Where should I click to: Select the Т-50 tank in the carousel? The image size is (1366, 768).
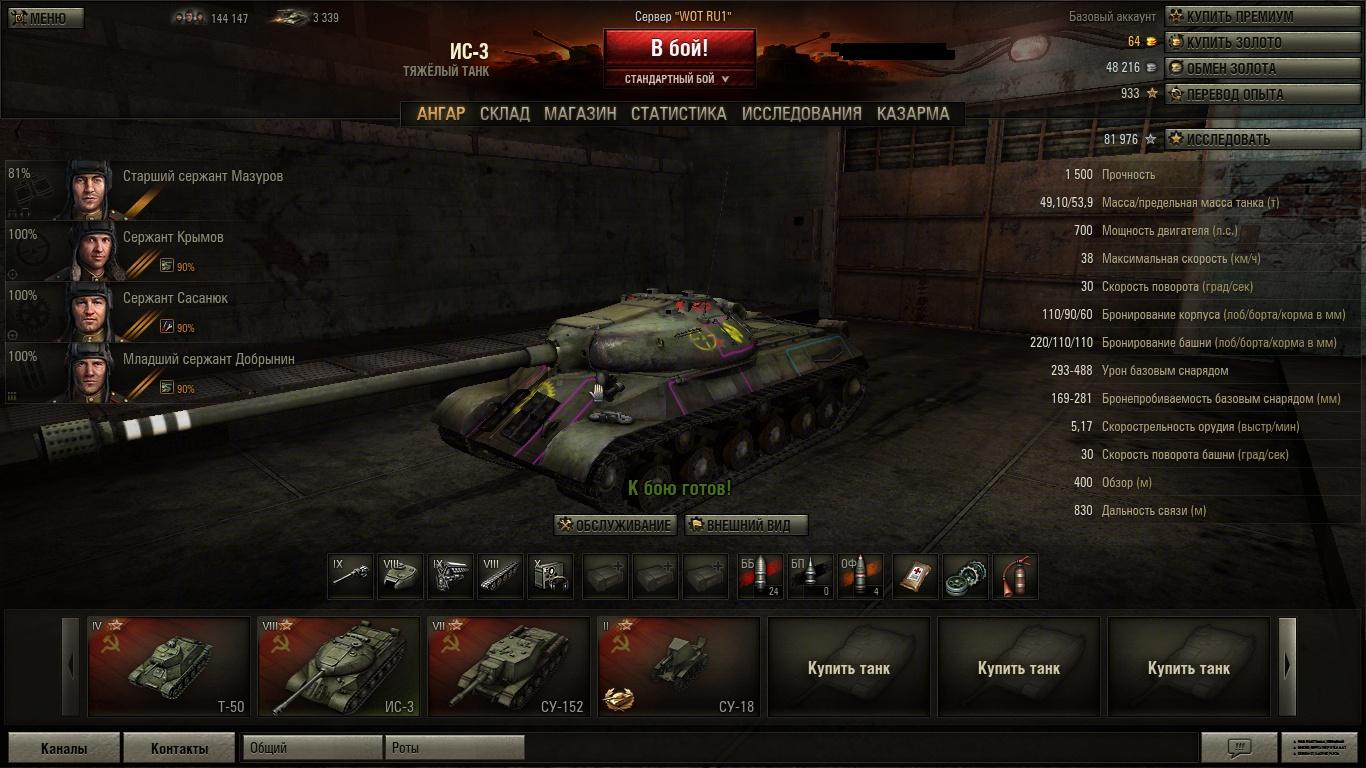[x=168, y=667]
